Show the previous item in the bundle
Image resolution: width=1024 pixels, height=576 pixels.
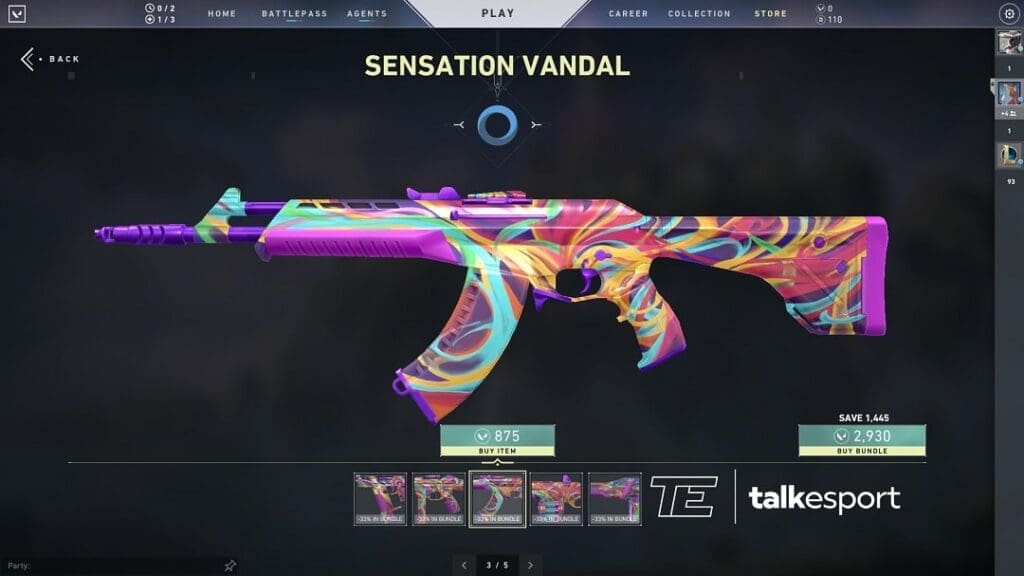pos(463,565)
